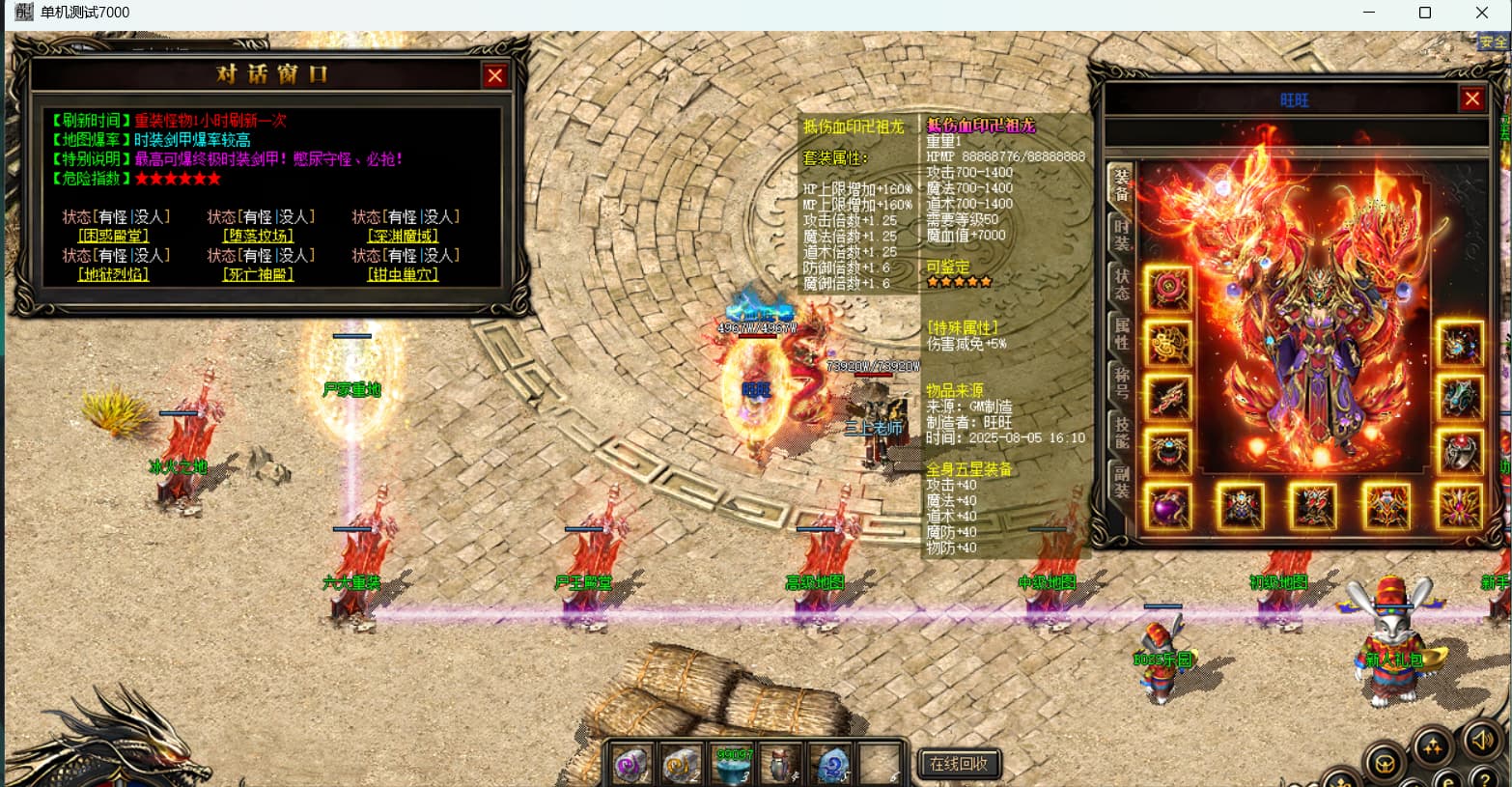The width and height of the screenshot is (1512, 787).
Task: Select the 深渊魔域 destination link
Action: click(x=403, y=236)
